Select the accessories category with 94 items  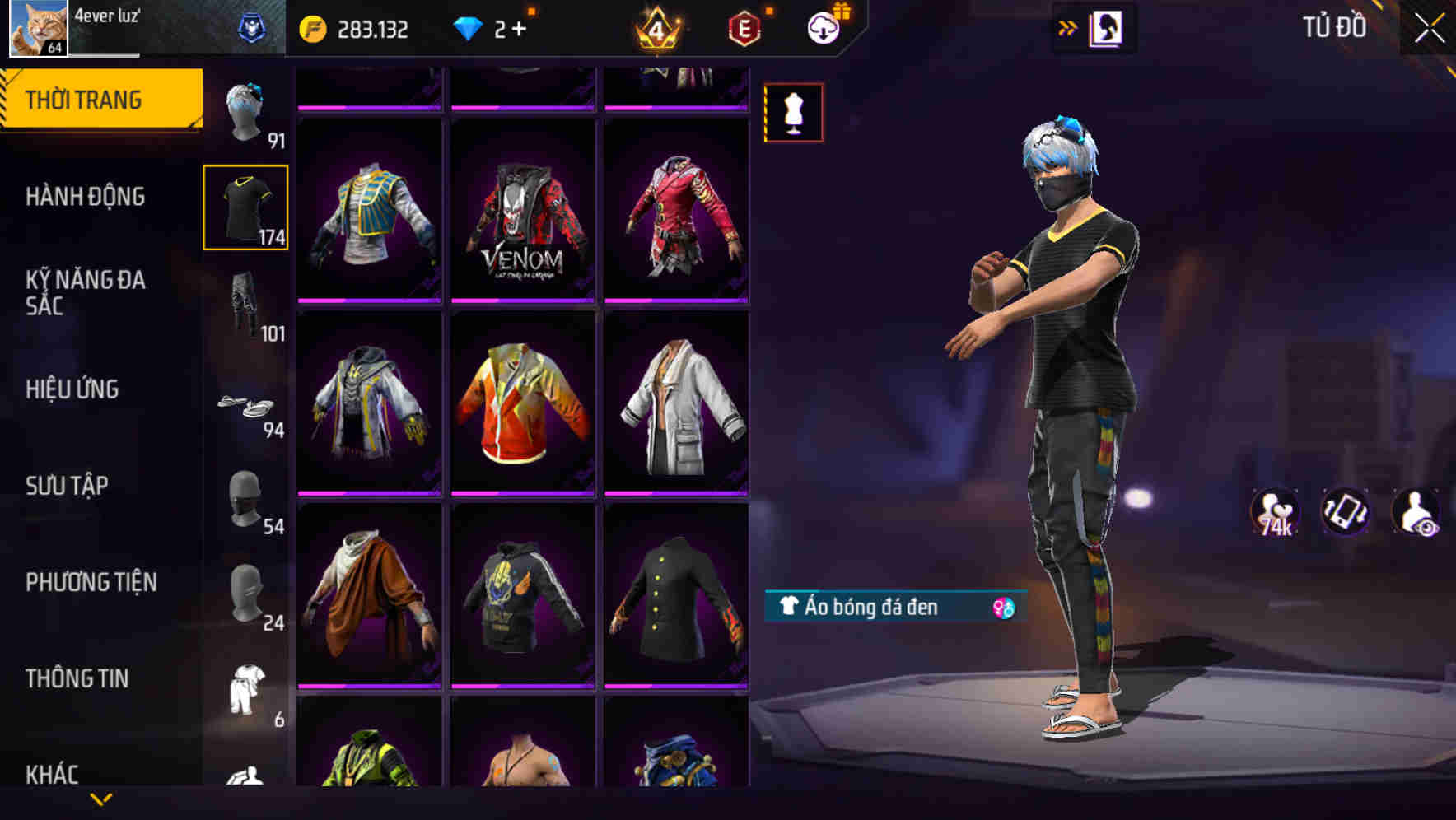pos(245,403)
